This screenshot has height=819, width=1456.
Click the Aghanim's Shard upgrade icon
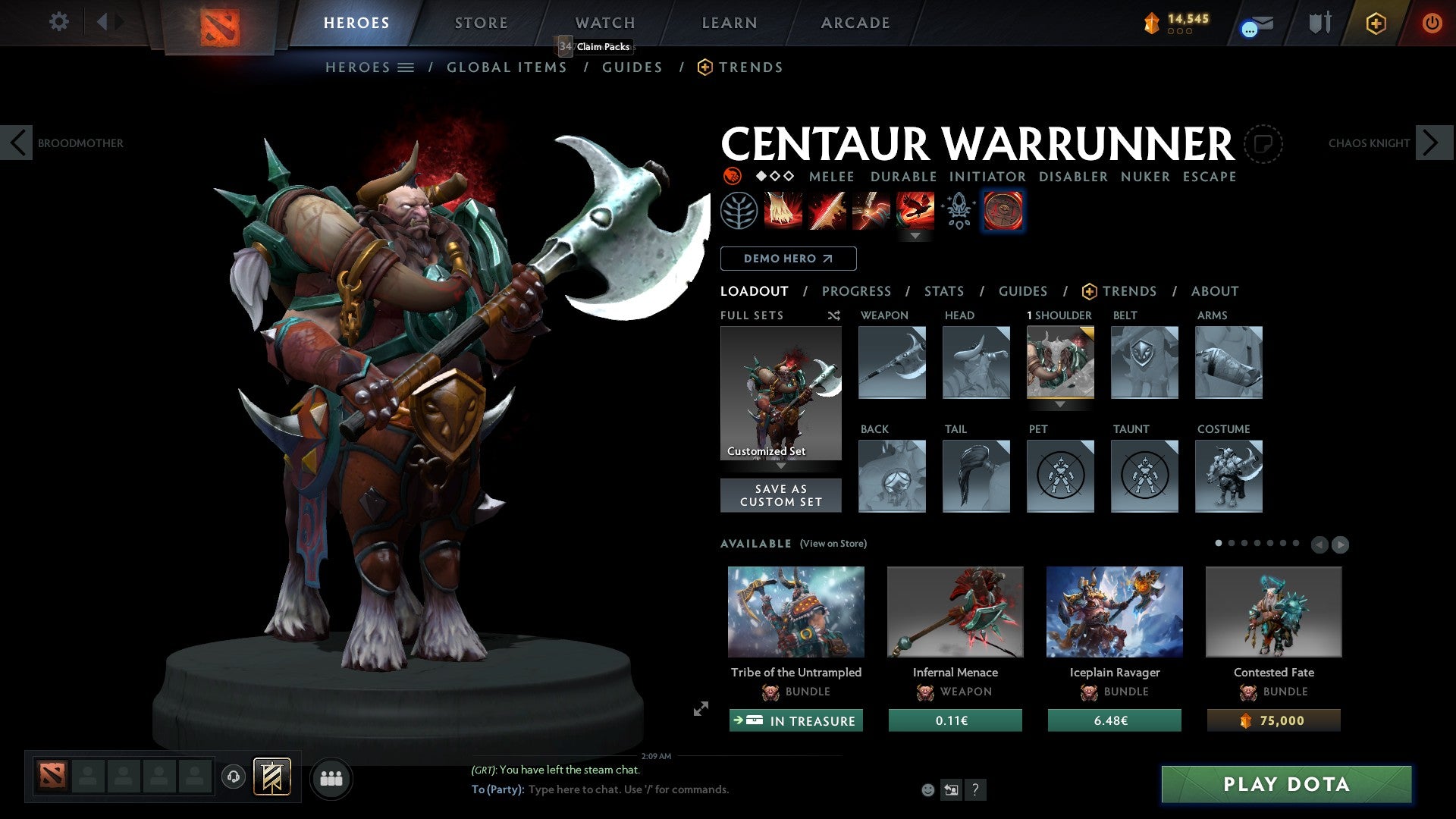coord(958,211)
